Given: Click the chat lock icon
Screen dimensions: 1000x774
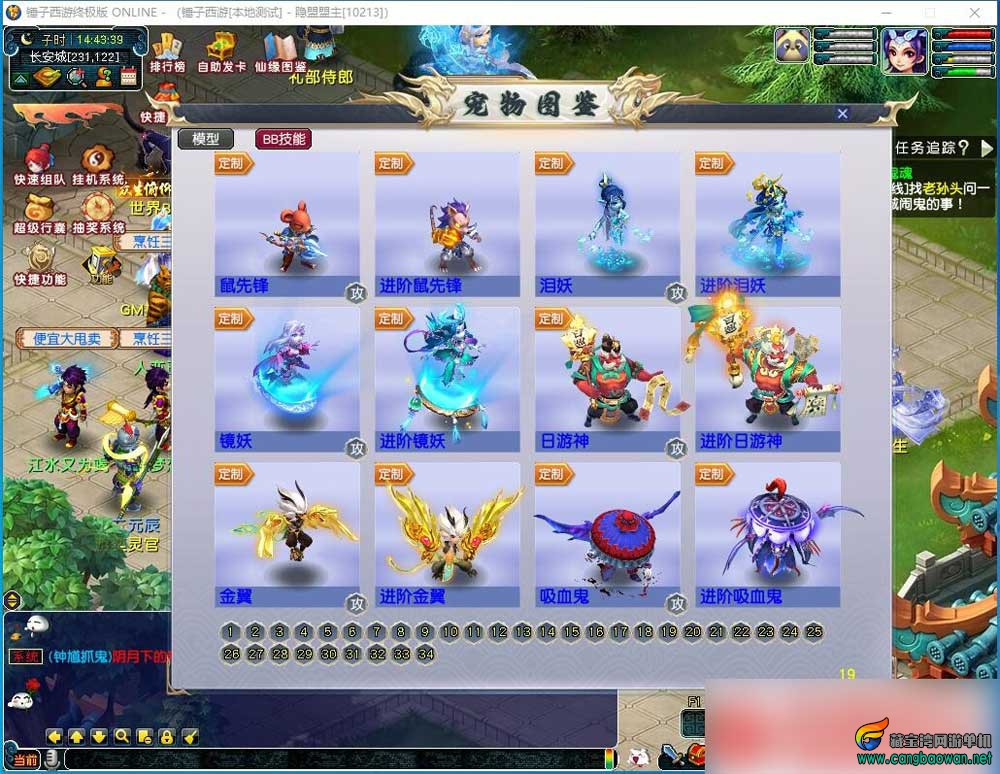Looking at the screenshot, I should [x=167, y=737].
